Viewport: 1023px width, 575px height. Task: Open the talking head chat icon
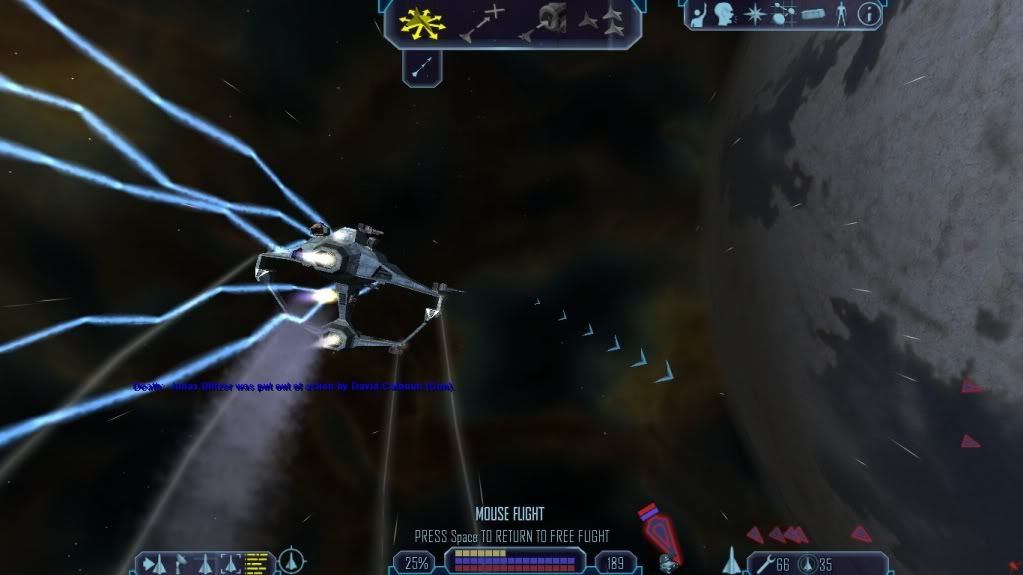pyautogui.click(x=726, y=14)
